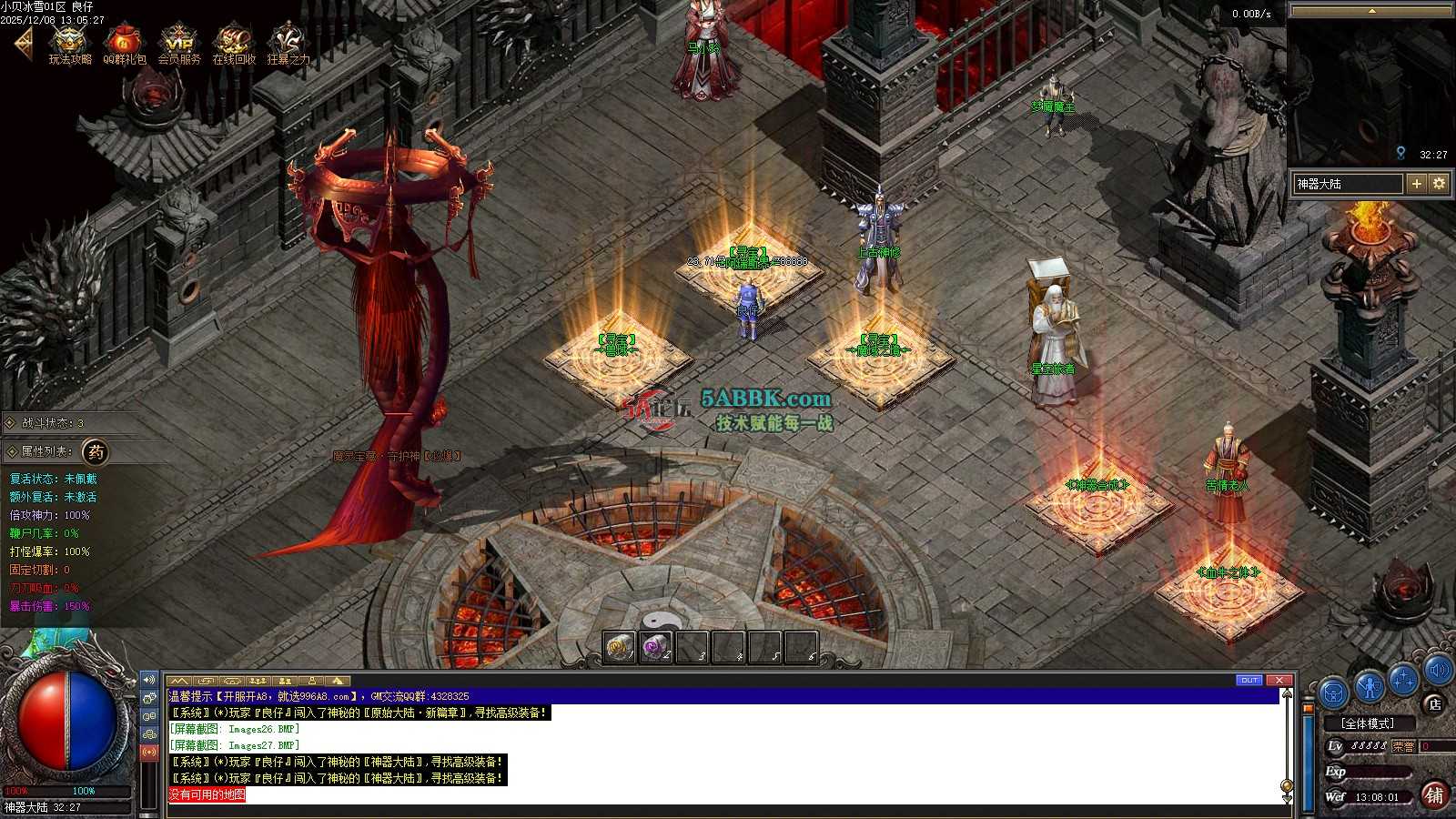Switch the 全体模式 attack mode

point(1368,723)
